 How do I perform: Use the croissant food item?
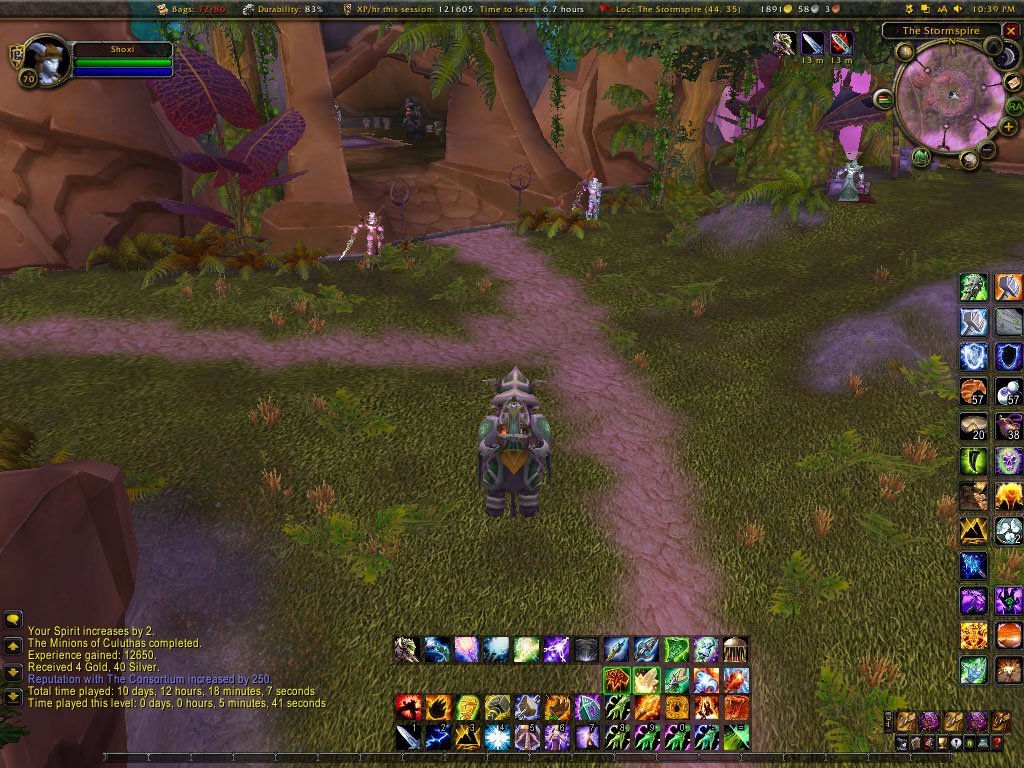tap(973, 390)
